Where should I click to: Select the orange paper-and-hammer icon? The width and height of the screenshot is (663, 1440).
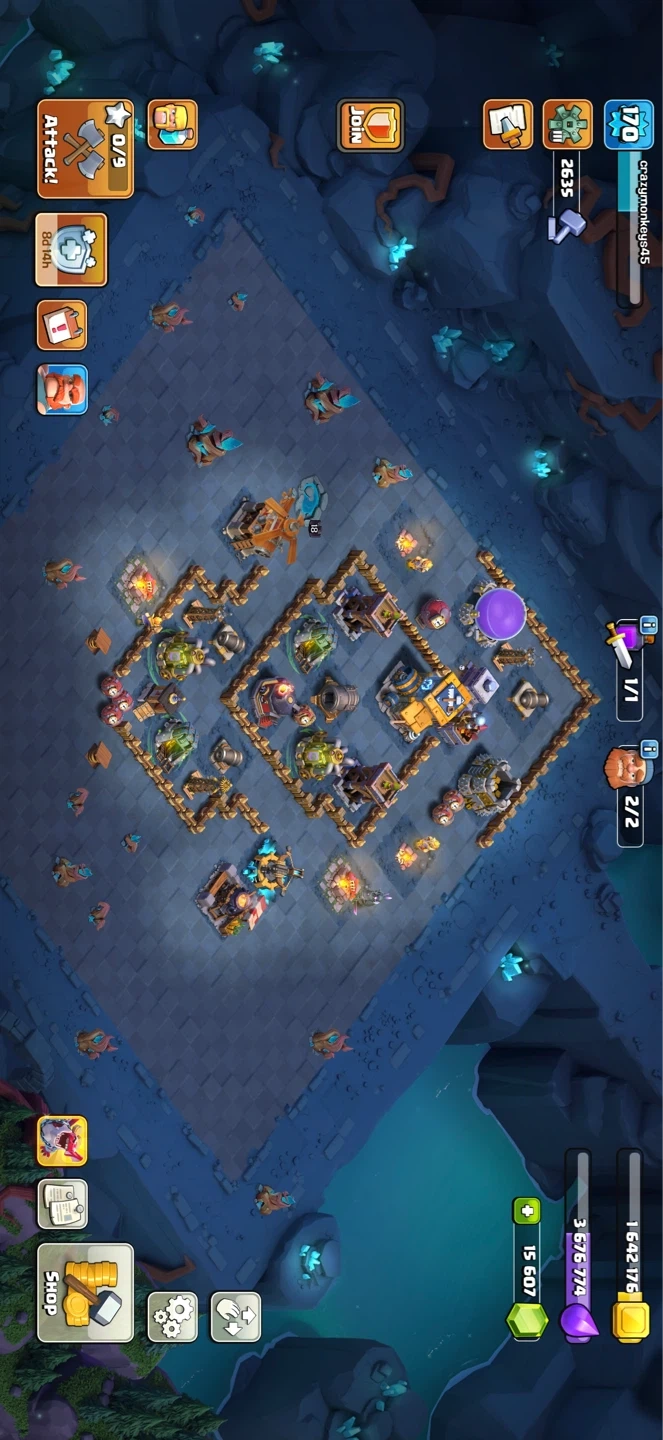tap(508, 125)
